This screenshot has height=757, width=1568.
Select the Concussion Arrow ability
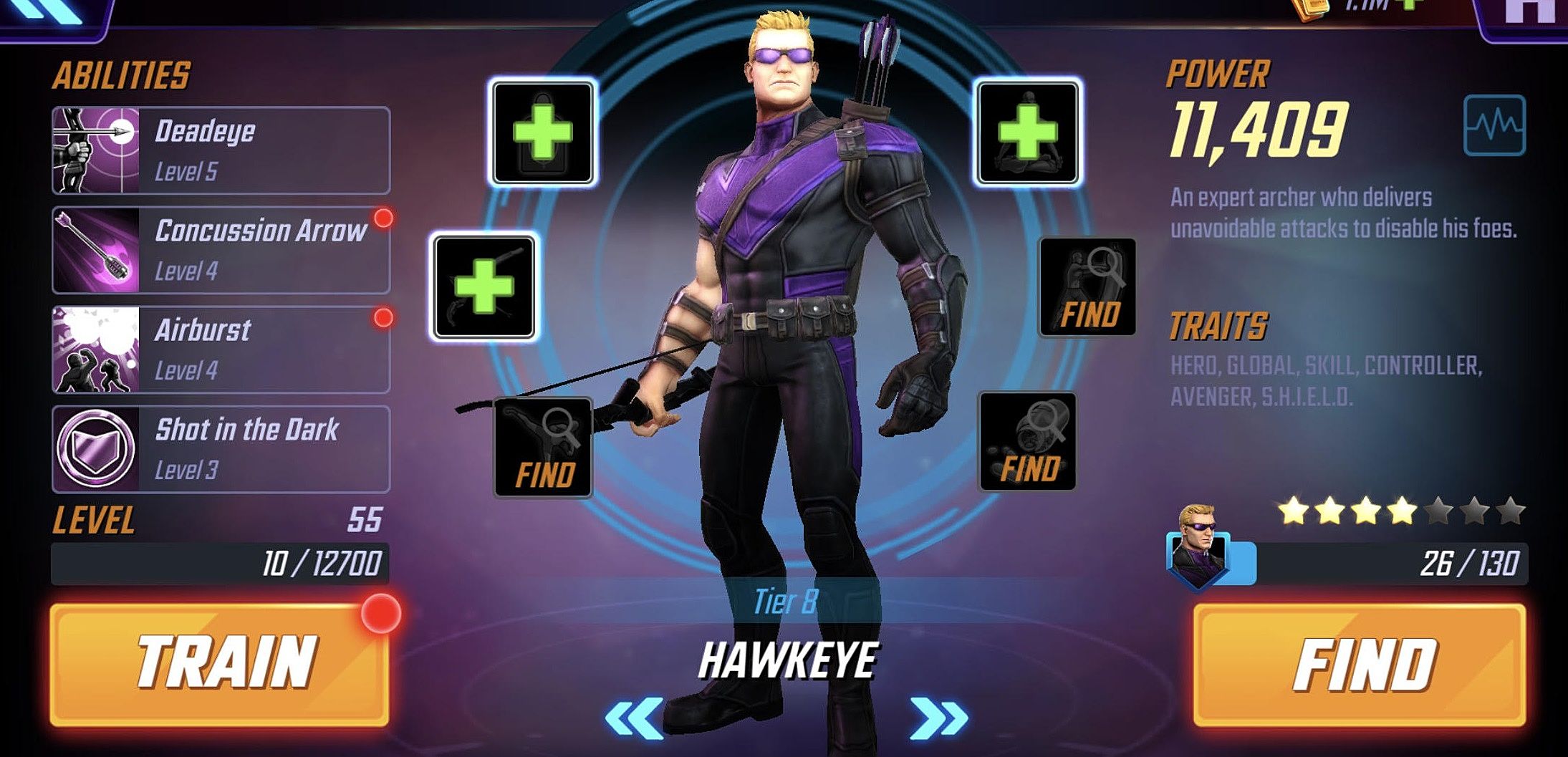click(x=221, y=250)
